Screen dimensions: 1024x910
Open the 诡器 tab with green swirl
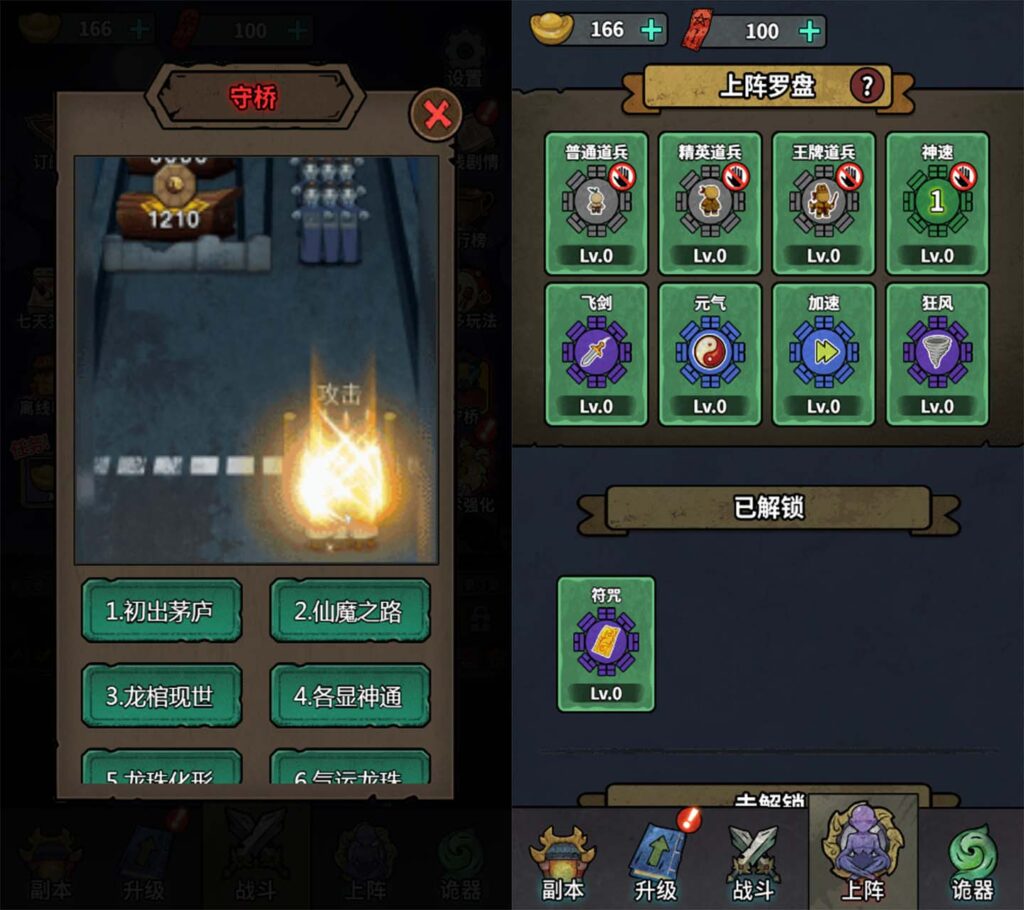click(970, 861)
